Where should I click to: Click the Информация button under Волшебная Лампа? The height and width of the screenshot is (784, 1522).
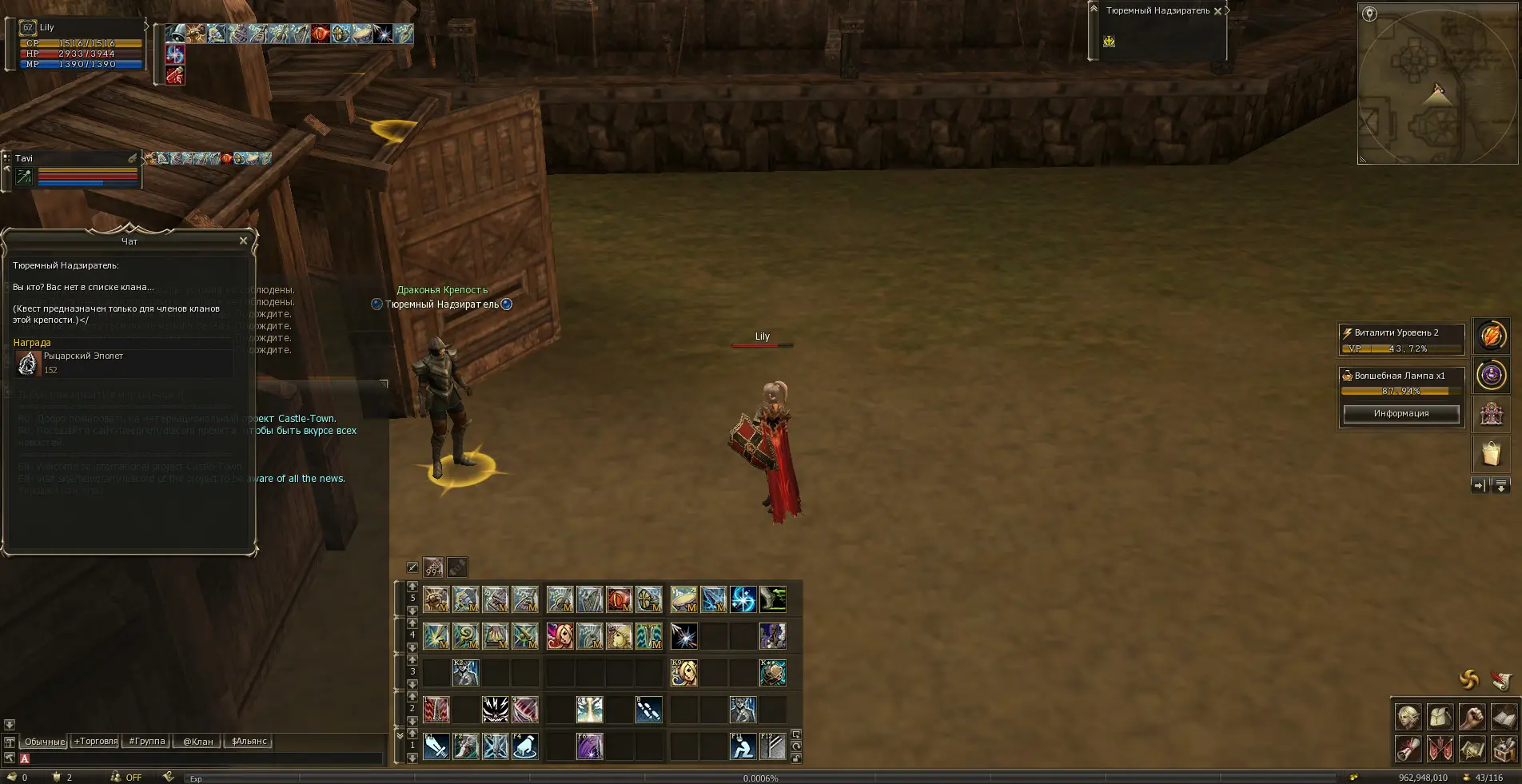click(1400, 413)
